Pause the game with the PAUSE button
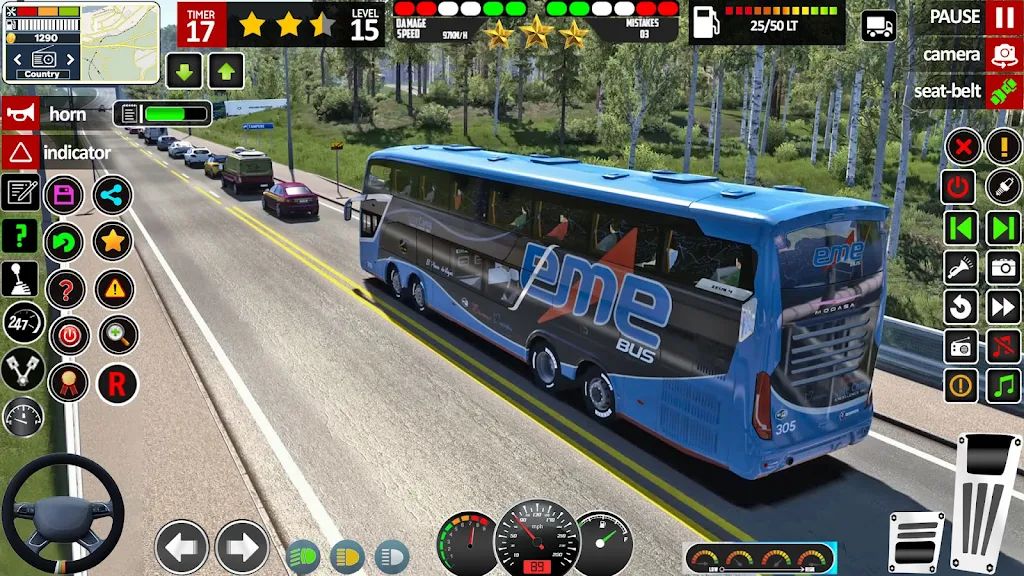Viewport: 1024px width, 576px height. pos(1003,17)
